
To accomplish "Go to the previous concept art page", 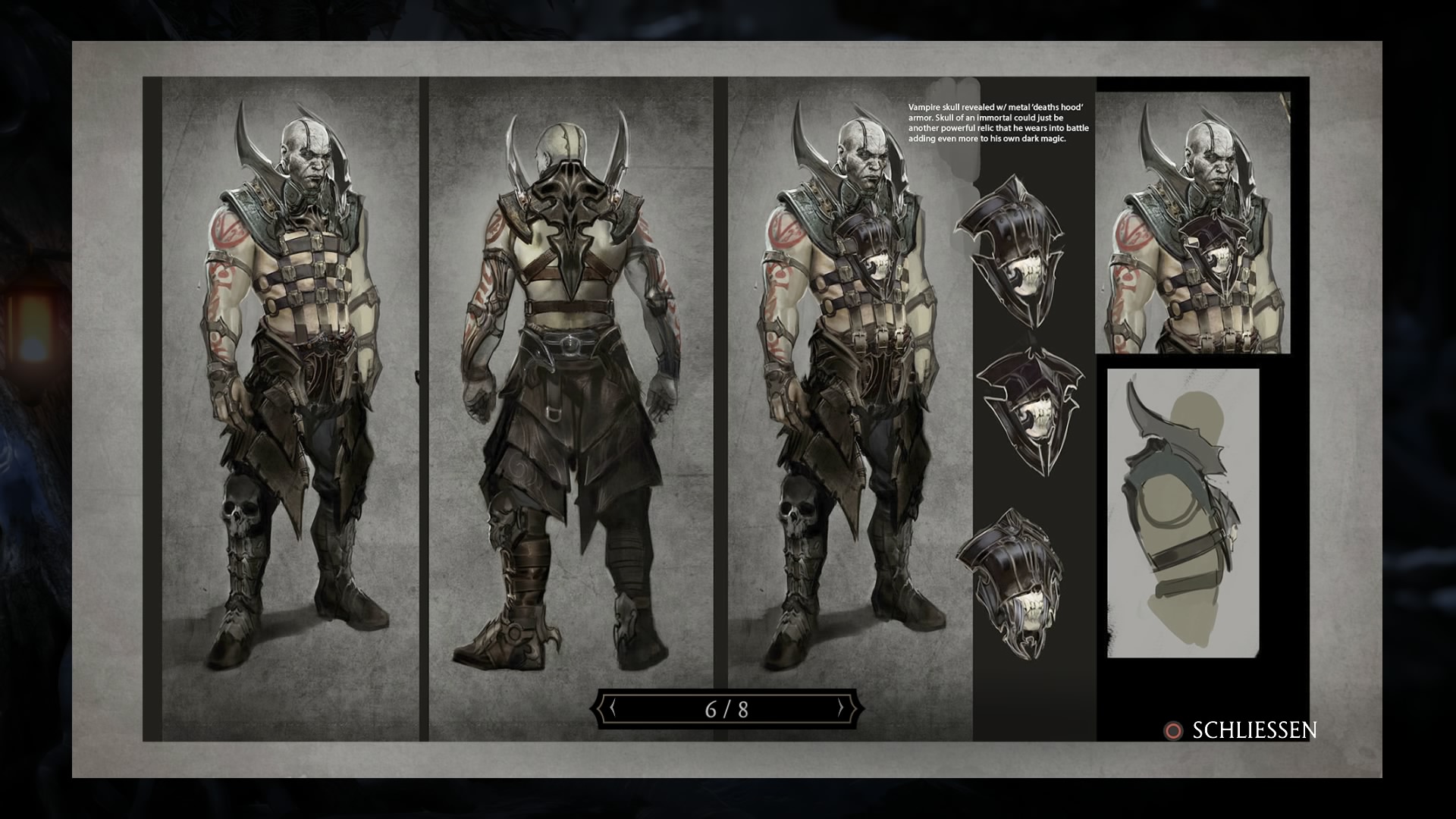I will (x=612, y=709).
